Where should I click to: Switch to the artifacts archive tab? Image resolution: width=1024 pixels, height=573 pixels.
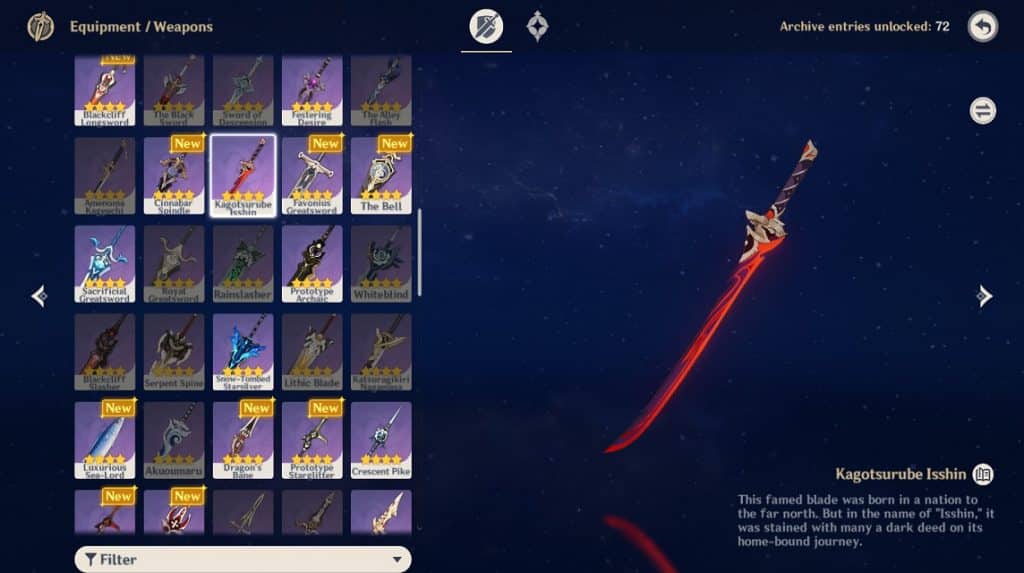pyautogui.click(x=538, y=27)
